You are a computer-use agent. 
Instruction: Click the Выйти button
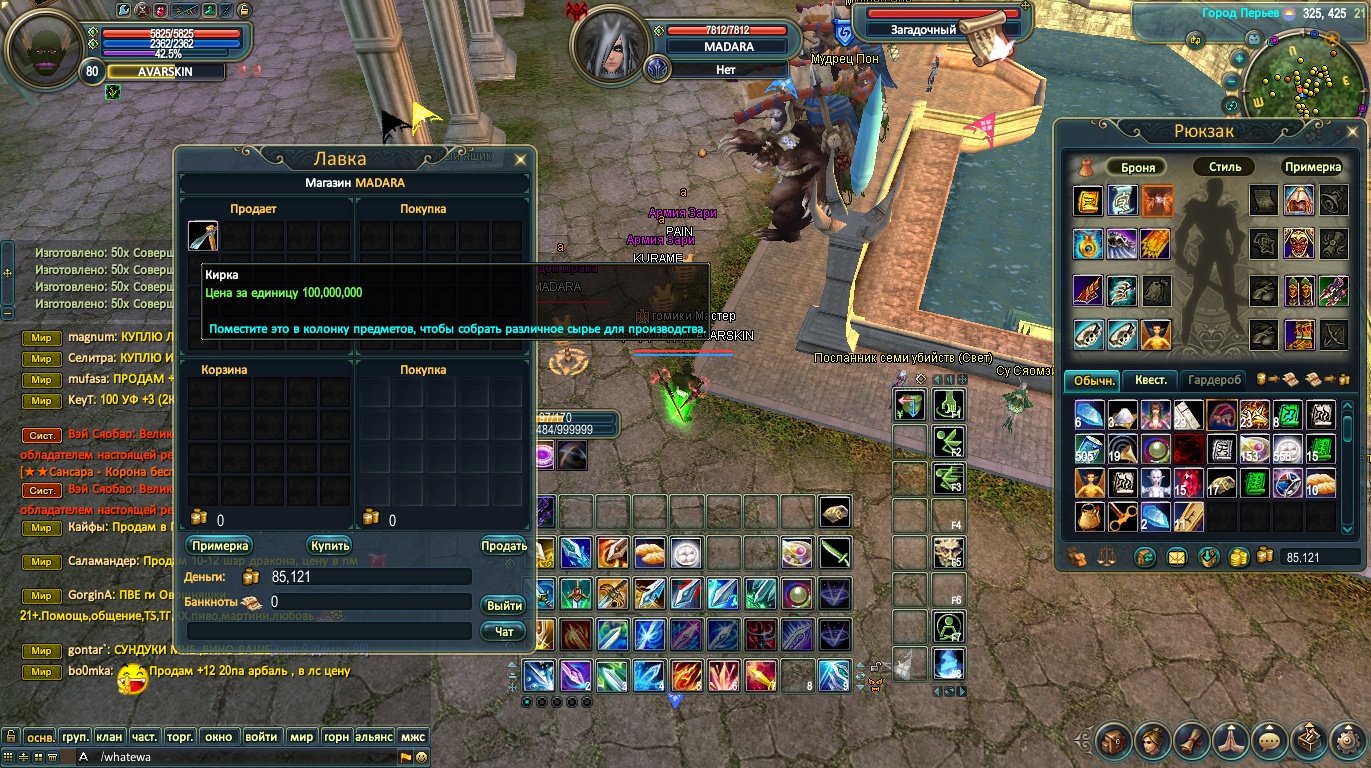pos(503,605)
